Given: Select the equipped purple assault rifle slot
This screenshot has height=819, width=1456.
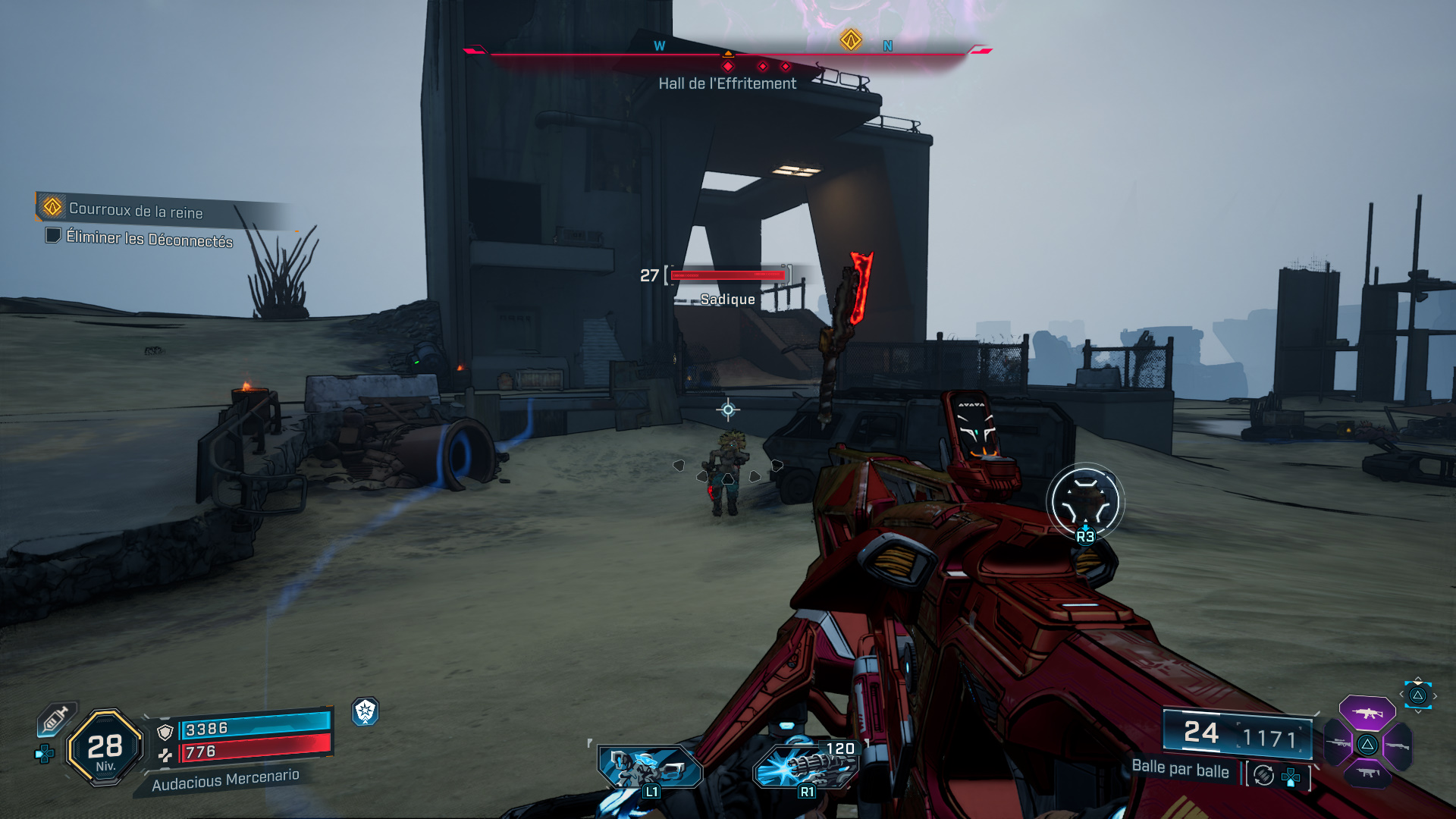Looking at the screenshot, I should click(x=1367, y=713).
